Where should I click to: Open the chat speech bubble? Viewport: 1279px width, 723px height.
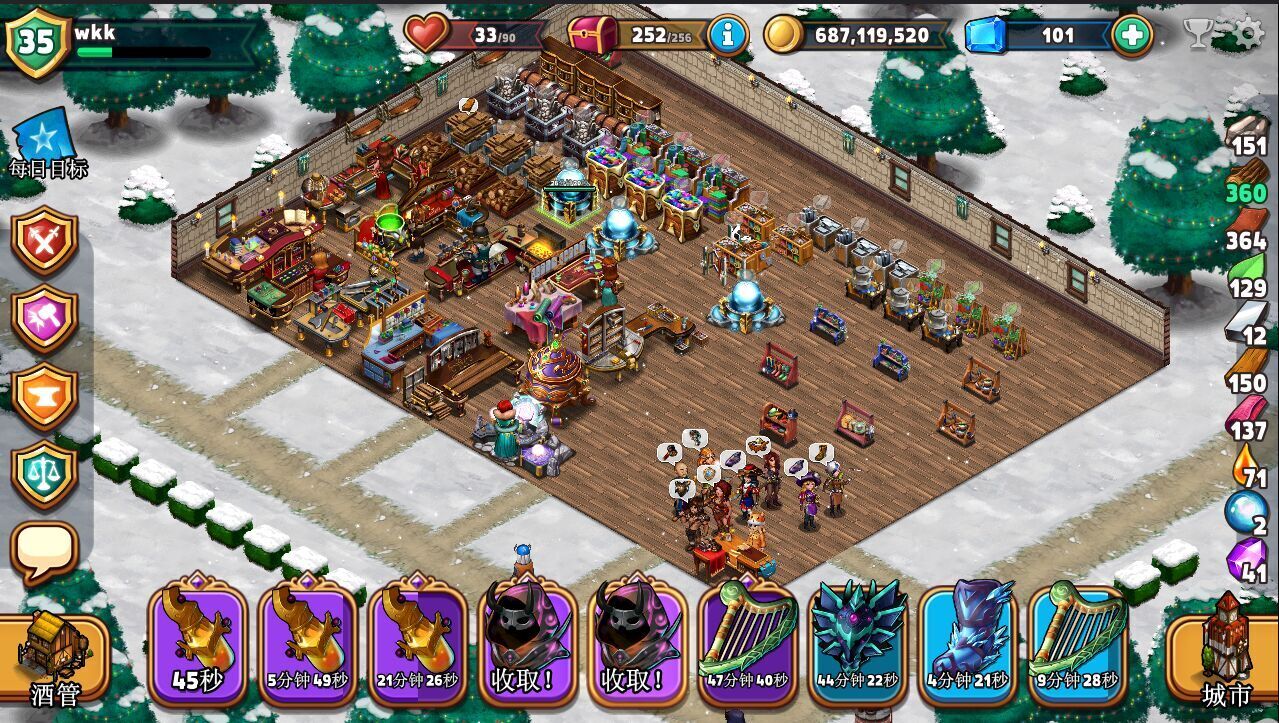coord(45,551)
